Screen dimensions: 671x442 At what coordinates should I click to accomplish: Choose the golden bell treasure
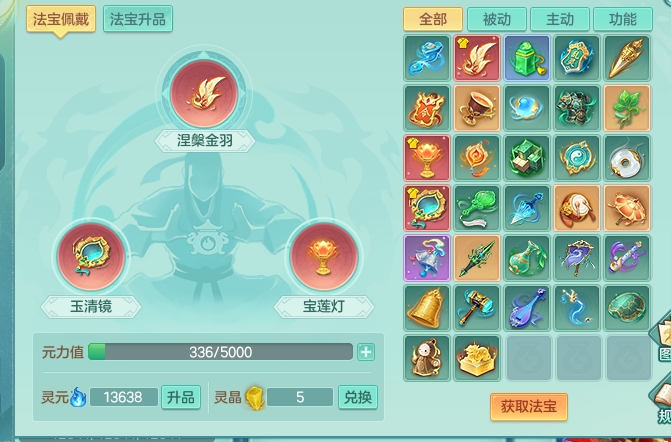[427, 307]
